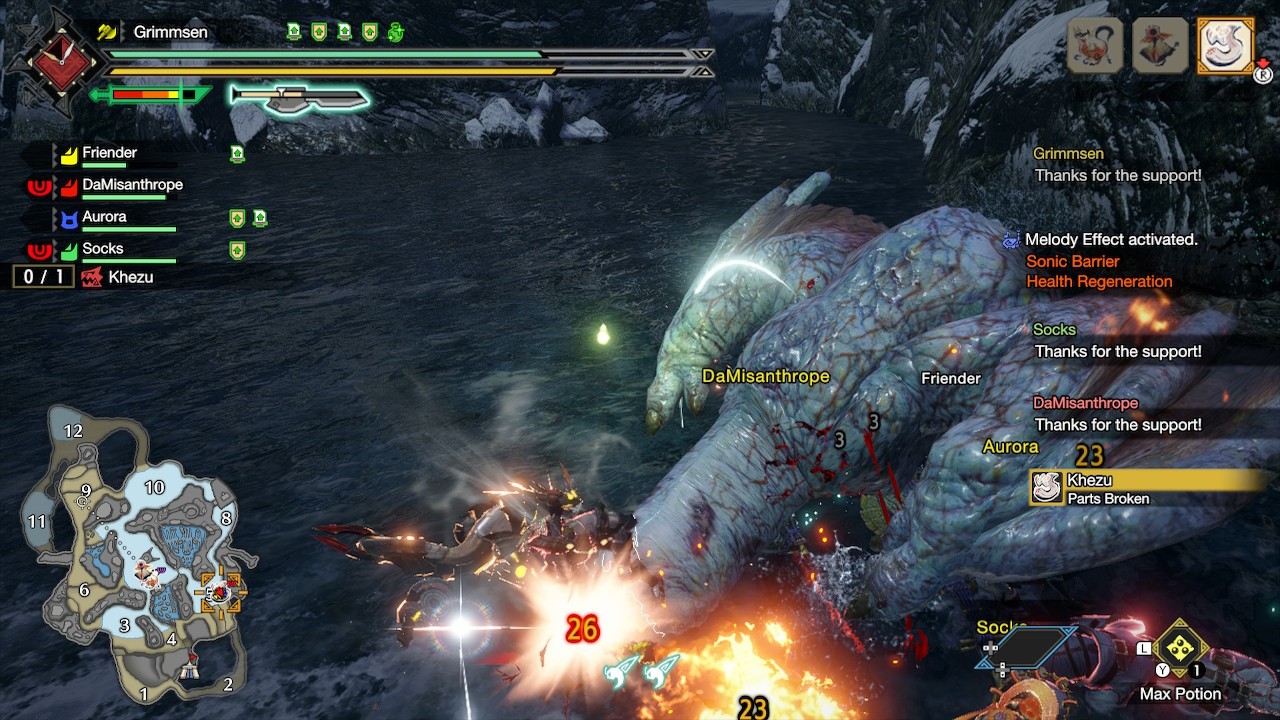This screenshot has height=720, width=1280.
Task: Pick the Socks party member entry
Action: coord(102,250)
